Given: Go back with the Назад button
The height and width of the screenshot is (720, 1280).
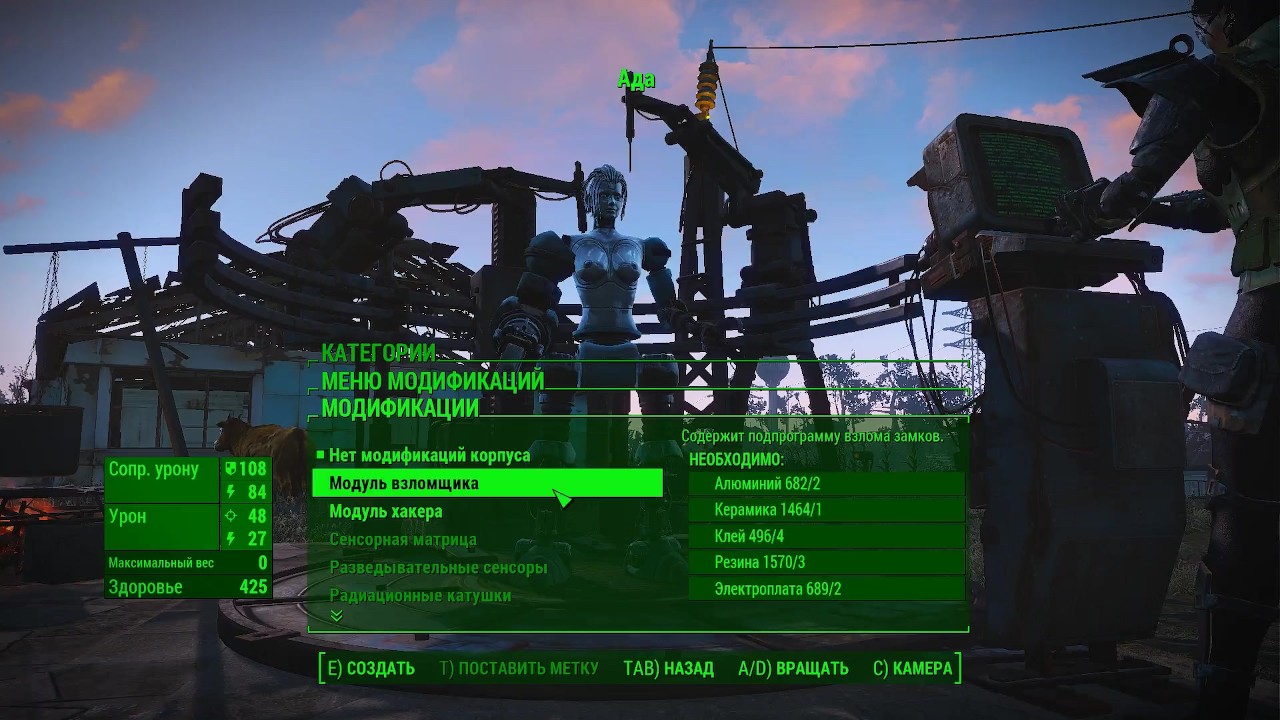Looking at the screenshot, I should (668, 668).
